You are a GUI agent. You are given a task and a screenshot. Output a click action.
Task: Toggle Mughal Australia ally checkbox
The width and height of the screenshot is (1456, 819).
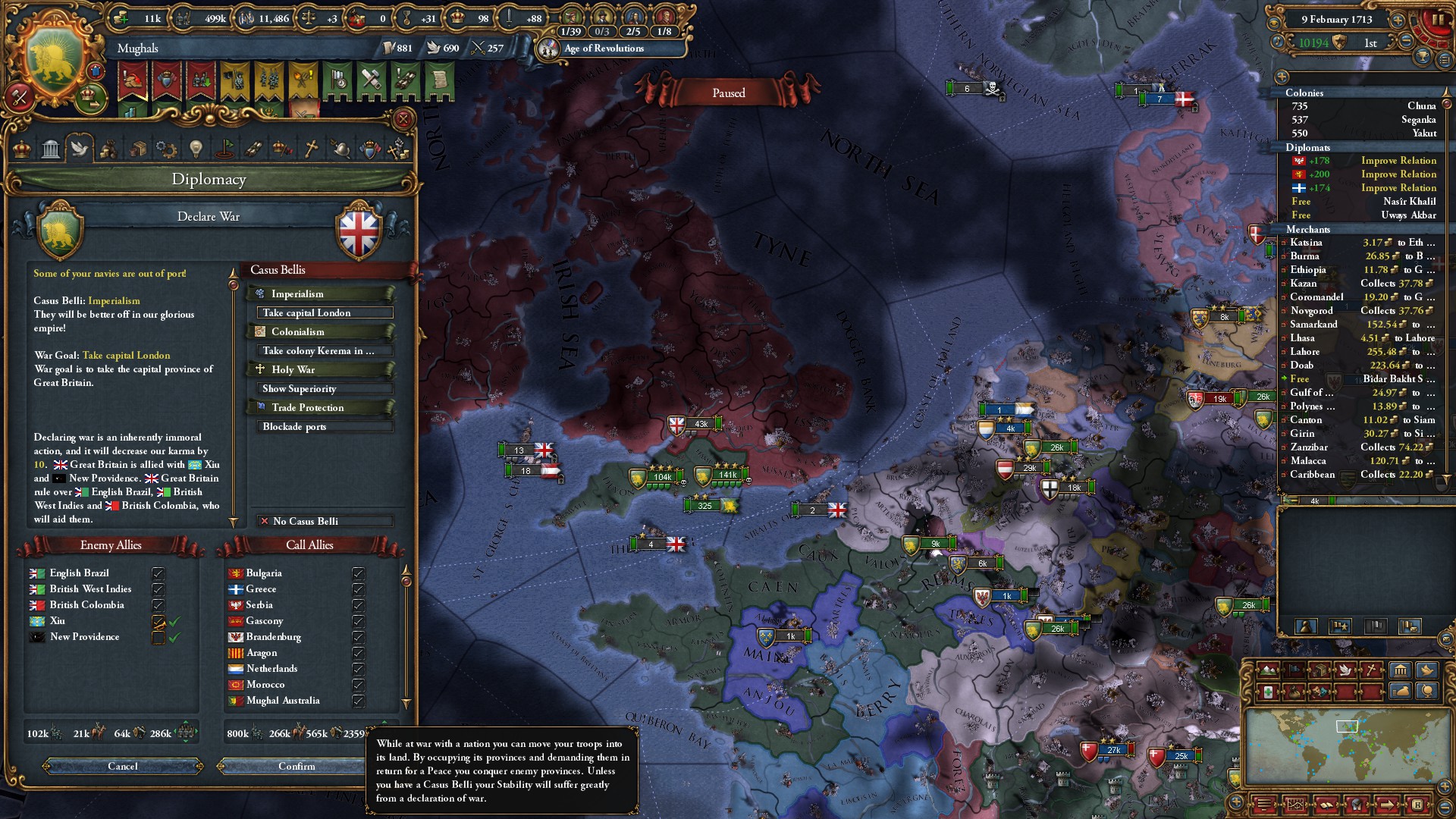pyautogui.click(x=358, y=701)
